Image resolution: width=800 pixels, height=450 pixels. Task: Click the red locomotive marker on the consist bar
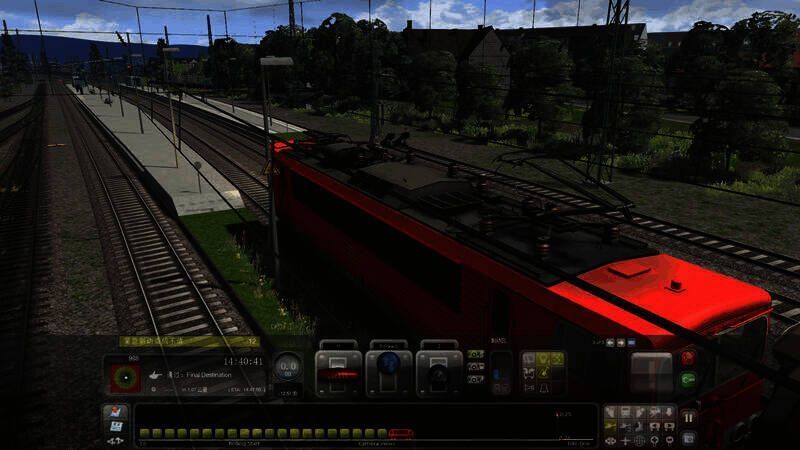[400, 433]
